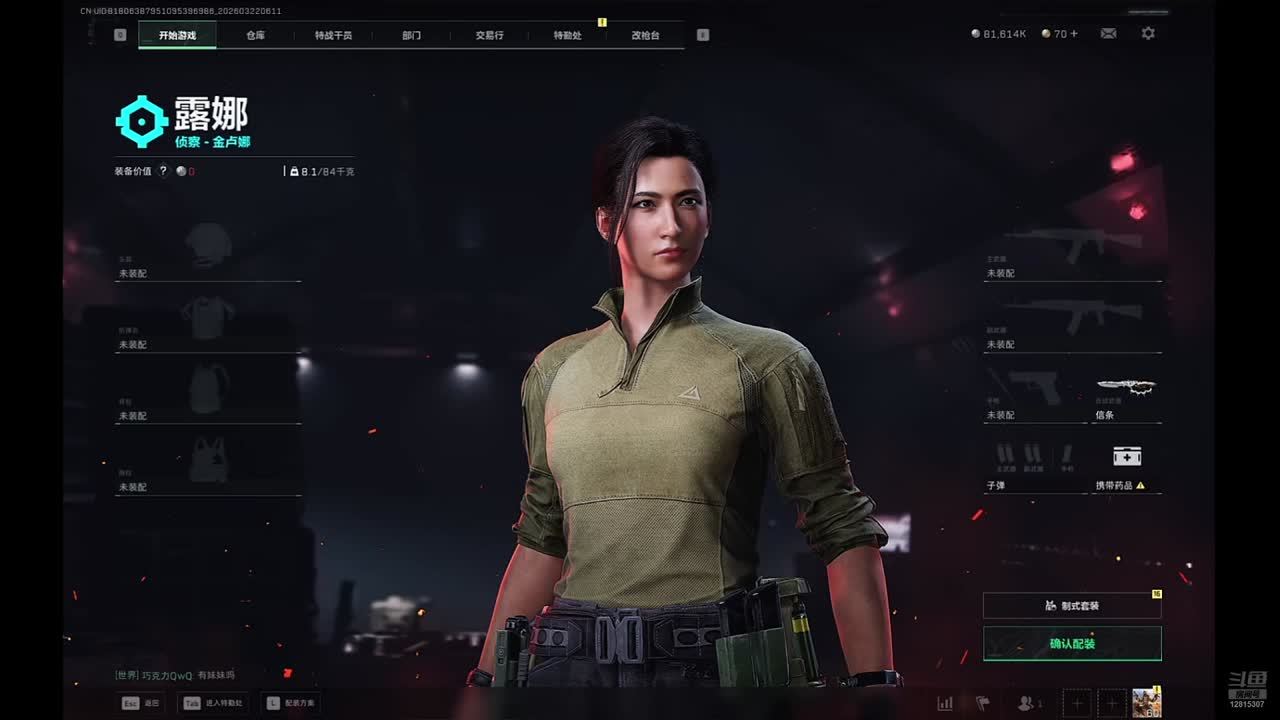Open the 携带药品 medicine slot

[x=1127, y=464]
